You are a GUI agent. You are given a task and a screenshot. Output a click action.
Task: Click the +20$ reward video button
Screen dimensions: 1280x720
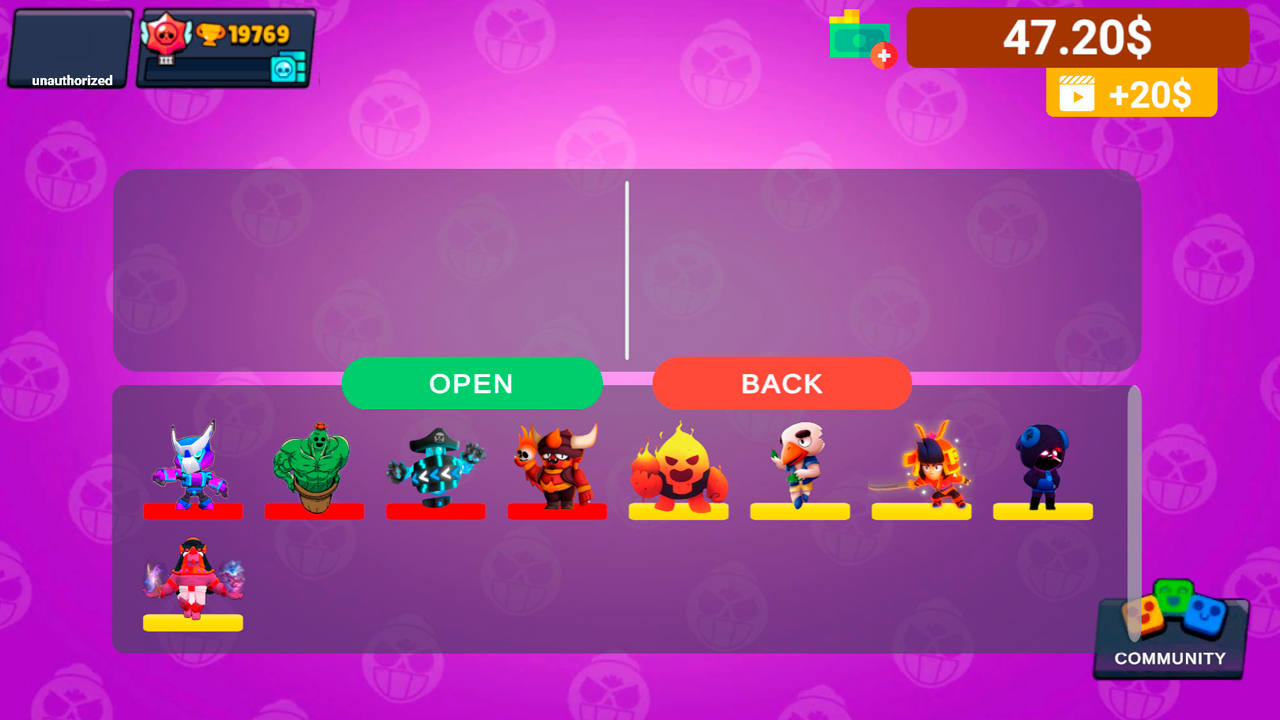point(1131,91)
